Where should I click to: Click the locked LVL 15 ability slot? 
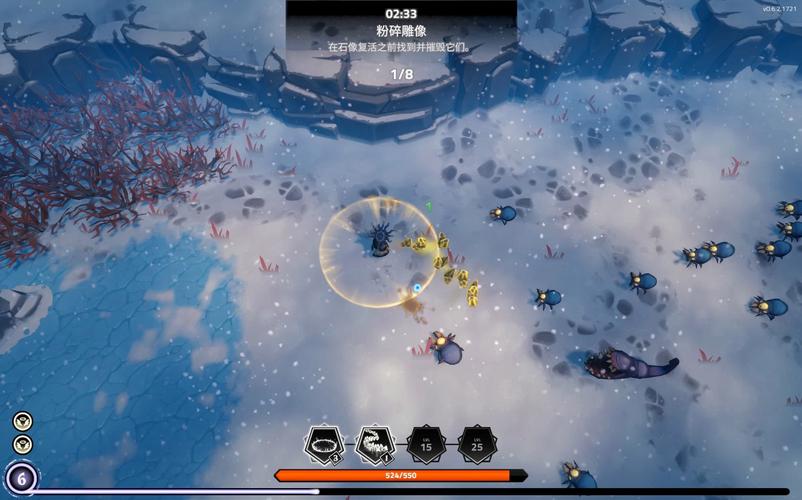426,444
